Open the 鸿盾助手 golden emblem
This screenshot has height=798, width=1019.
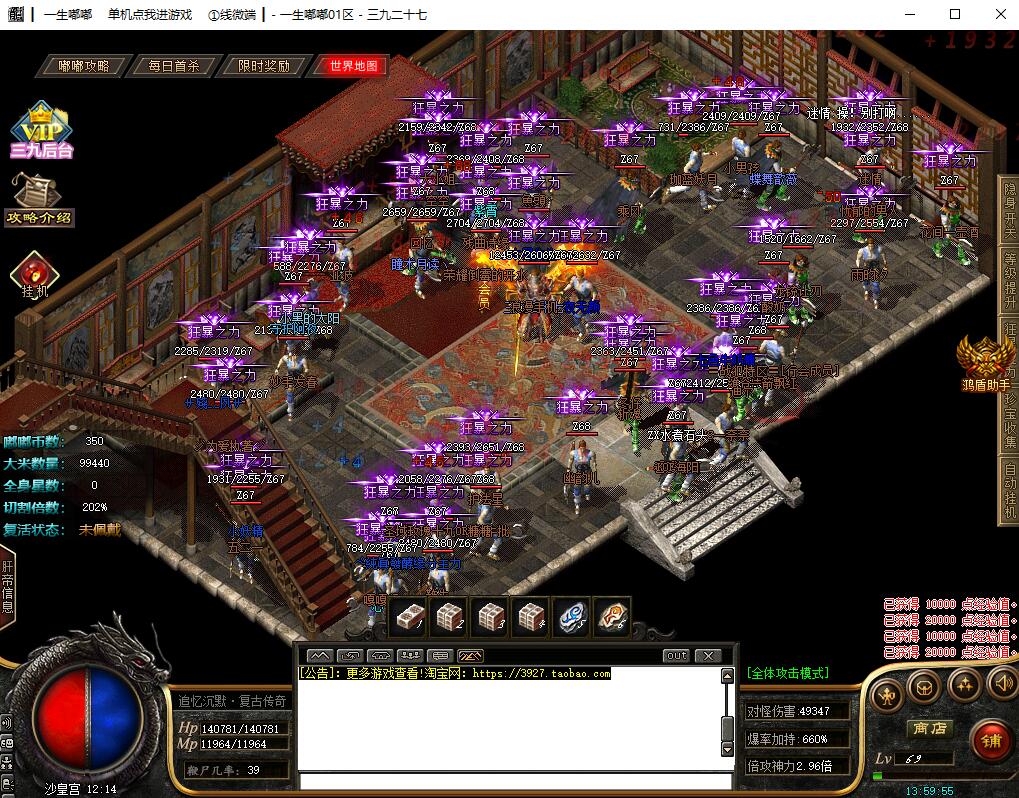click(983, 362)
